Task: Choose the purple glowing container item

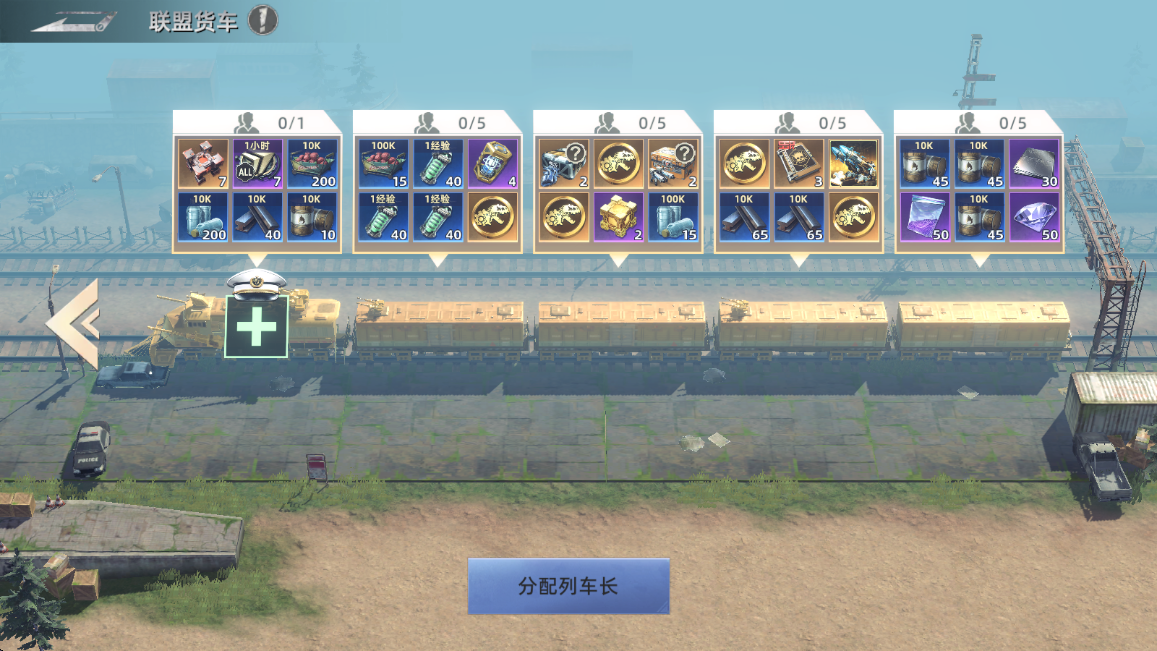Action: (493, 164)
